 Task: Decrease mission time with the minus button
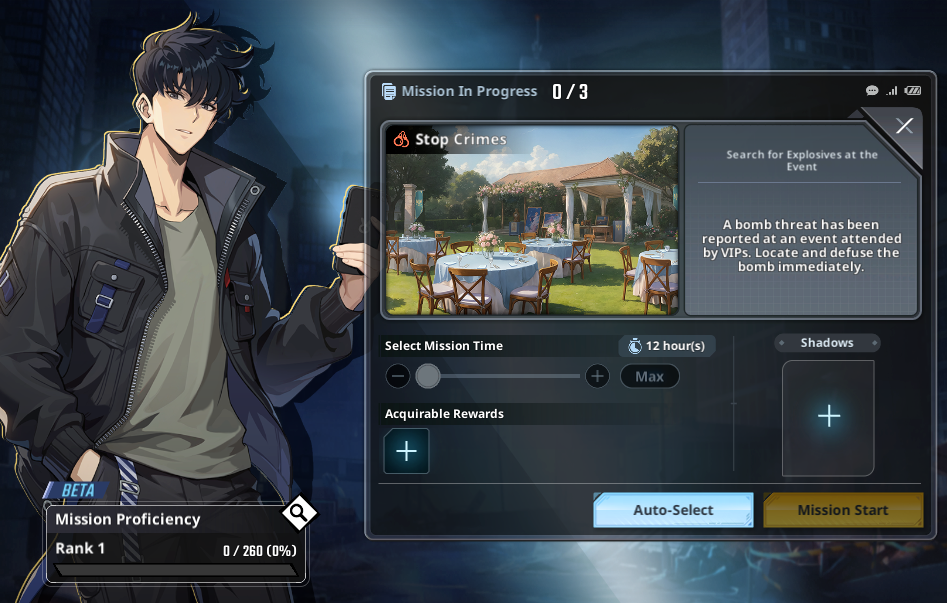point(398,377)
